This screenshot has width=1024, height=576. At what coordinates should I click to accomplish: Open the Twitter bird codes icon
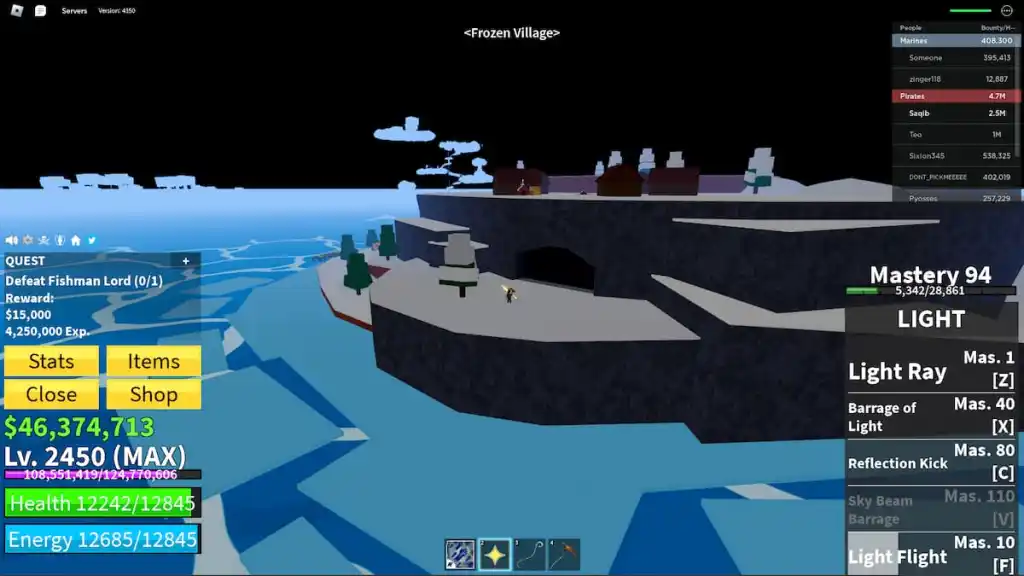tap(92, 240)
